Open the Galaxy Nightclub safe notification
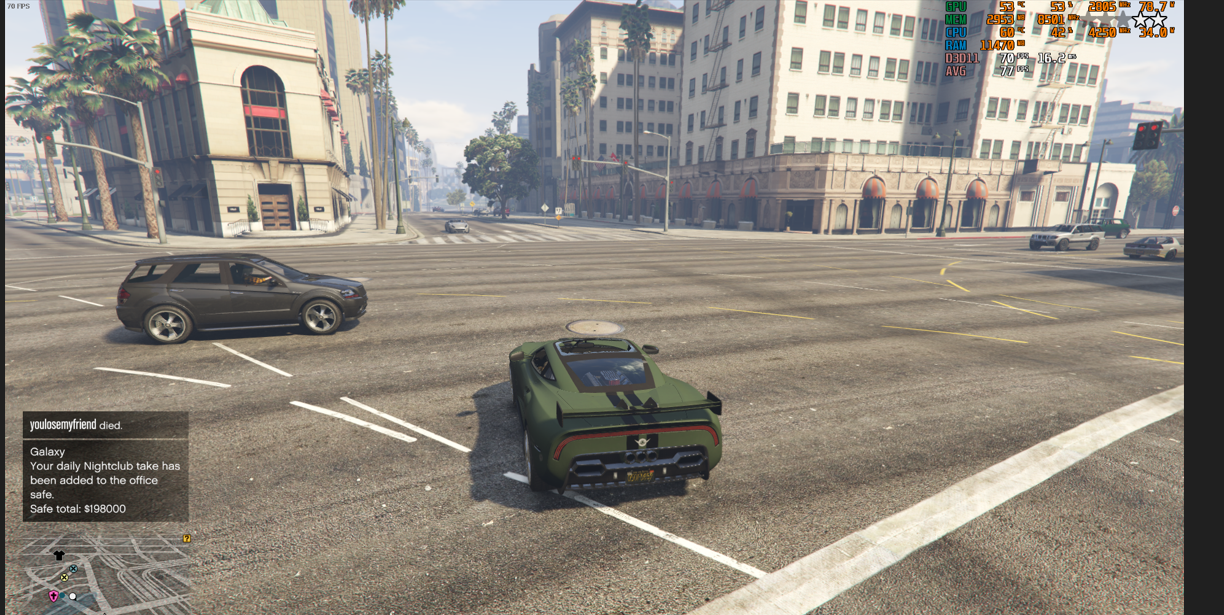This screenshot has height=615, width=1224. pyautogui.click(x=105, y=480)
